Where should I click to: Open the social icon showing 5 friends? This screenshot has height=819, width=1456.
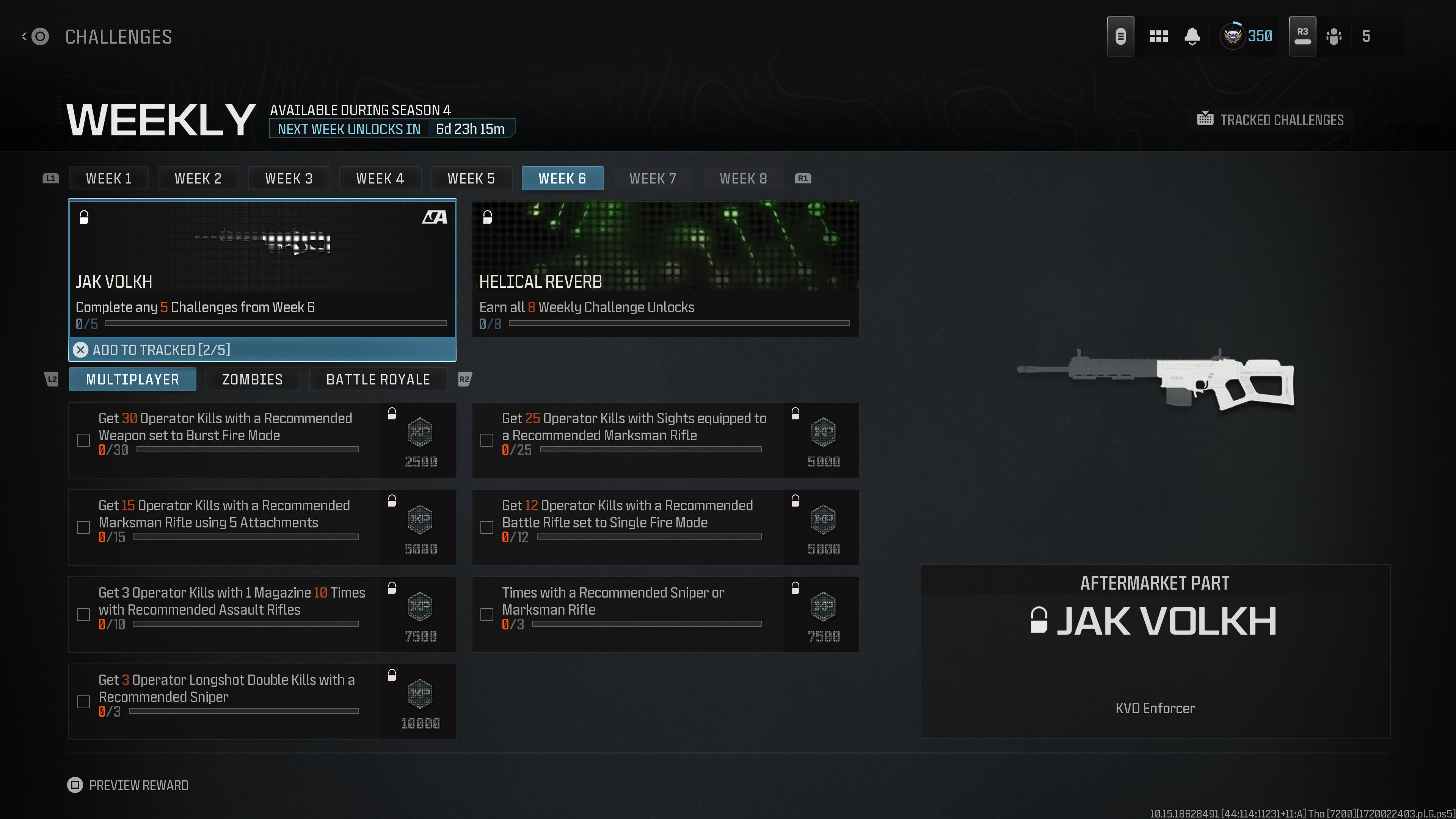click(1335, 36)
